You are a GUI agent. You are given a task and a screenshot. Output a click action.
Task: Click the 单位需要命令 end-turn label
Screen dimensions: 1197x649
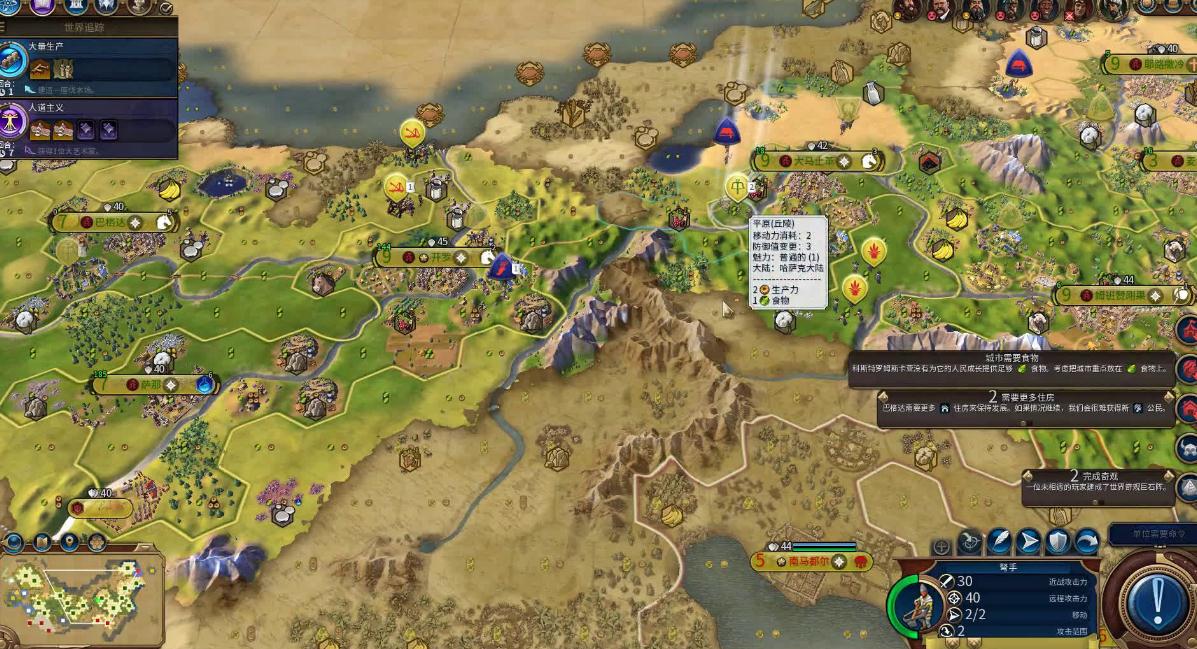(1151, 534)
